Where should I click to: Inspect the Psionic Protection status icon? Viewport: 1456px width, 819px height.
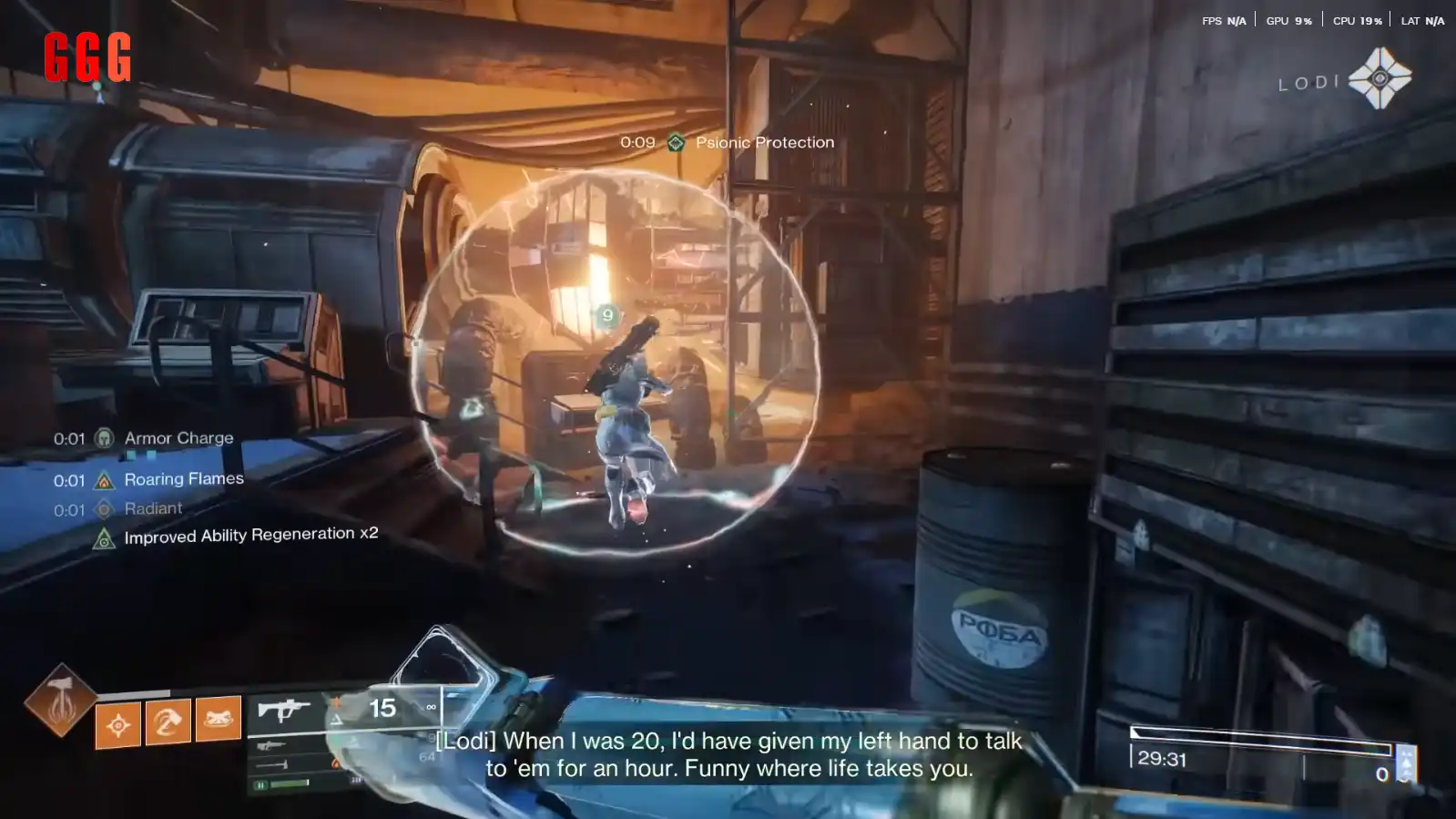coord(676,143)
